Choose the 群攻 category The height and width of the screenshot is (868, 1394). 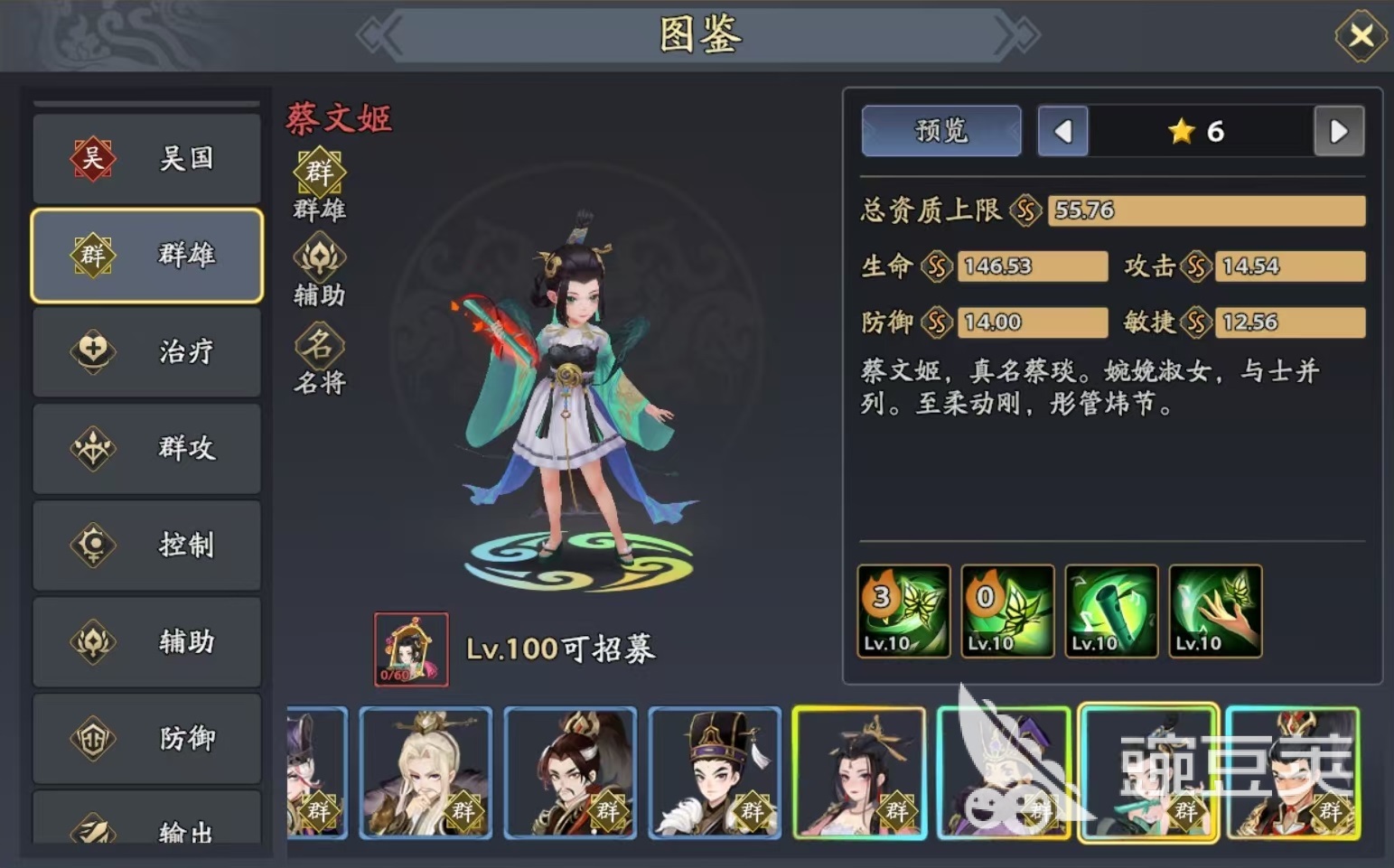pyautogui.click(x=146, y=448)
